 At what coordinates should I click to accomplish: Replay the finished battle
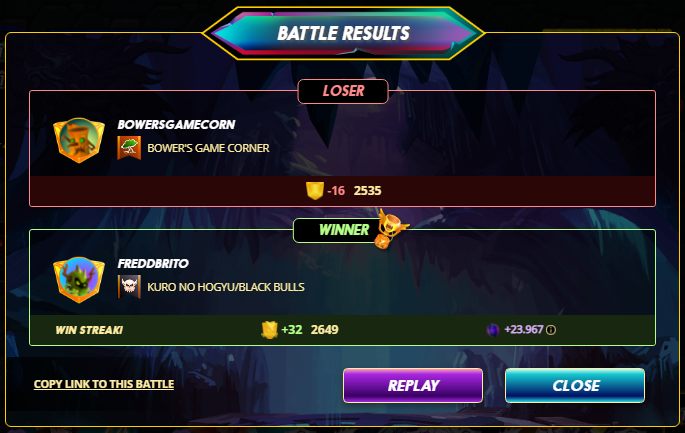(x=412, y=385)
